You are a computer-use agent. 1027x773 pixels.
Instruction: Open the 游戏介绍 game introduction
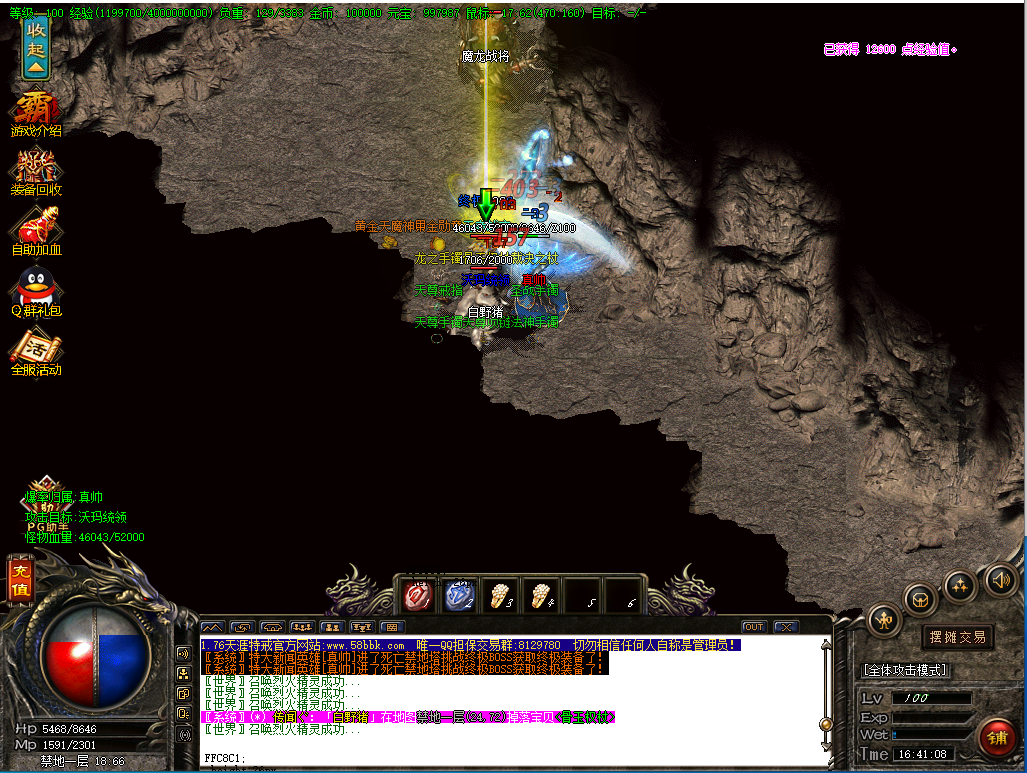[36, 113]
